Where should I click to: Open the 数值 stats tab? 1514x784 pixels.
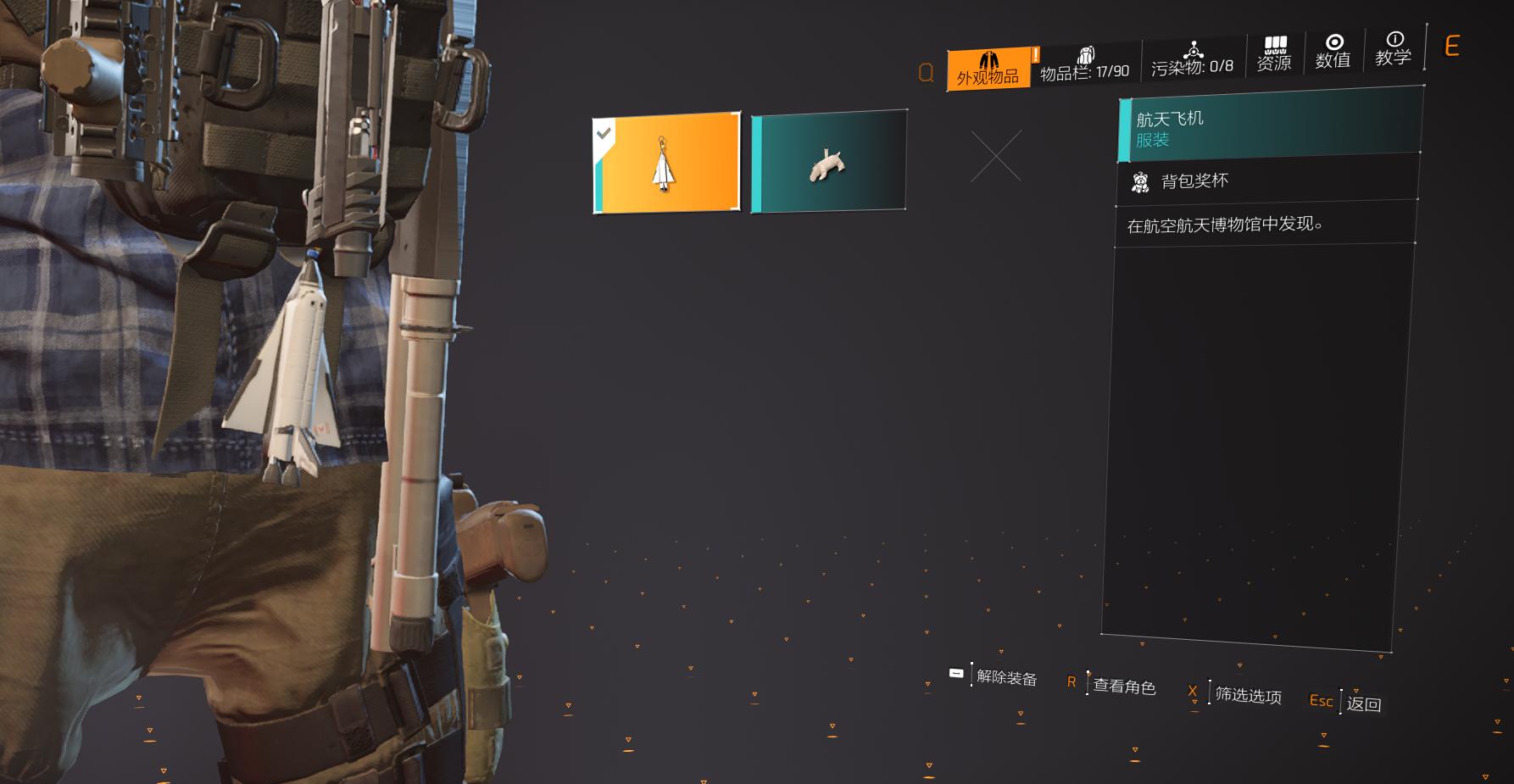pos(1333,52)
